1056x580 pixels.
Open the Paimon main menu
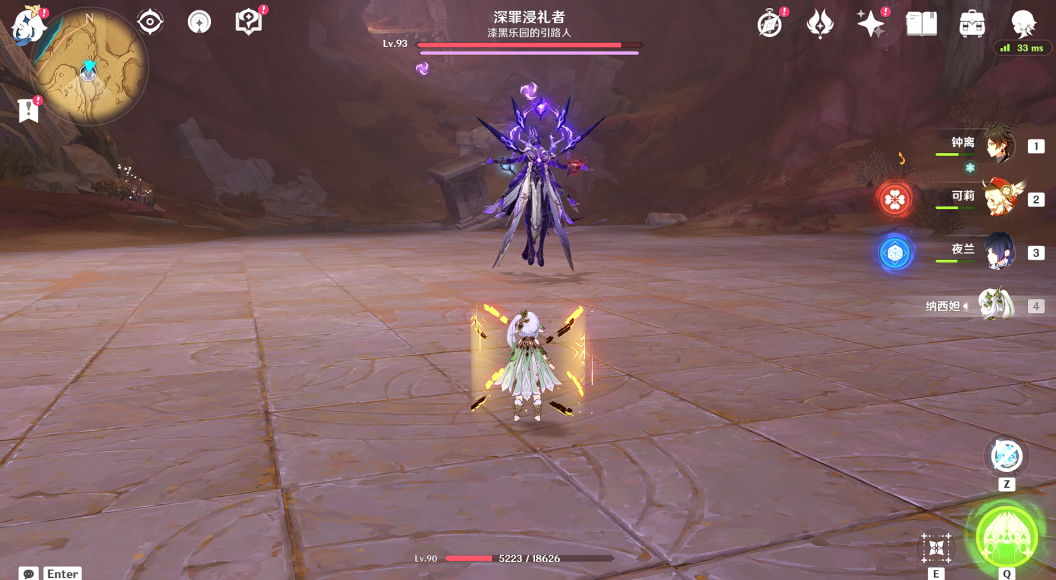coord(28,24)
